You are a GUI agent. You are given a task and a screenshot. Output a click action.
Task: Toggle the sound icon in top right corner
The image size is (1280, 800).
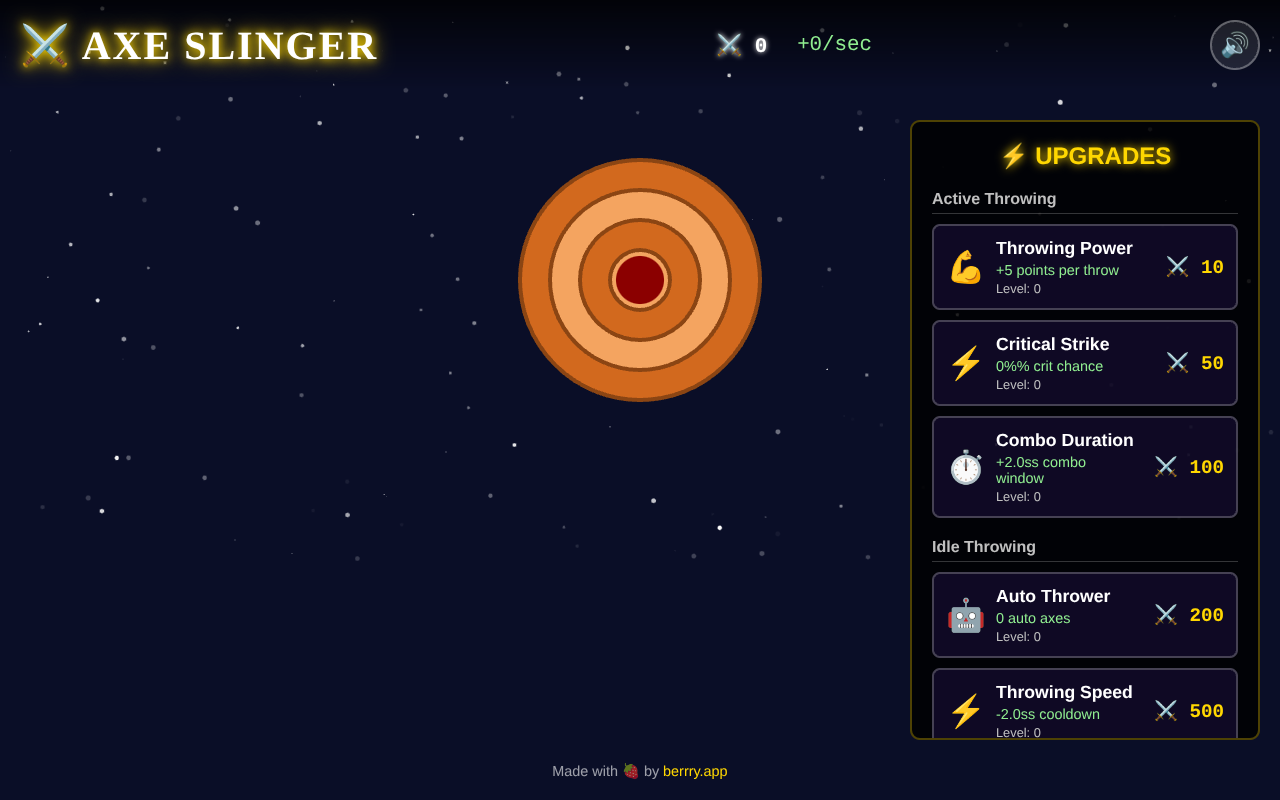pos(1234,45)
